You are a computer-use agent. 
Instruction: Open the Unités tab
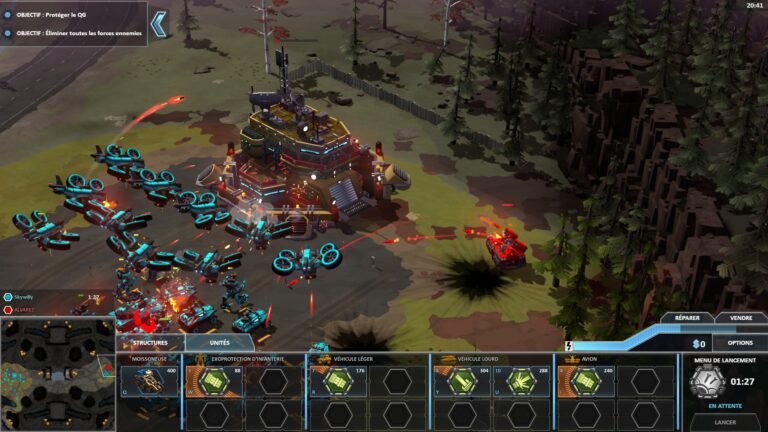[219, 342]
